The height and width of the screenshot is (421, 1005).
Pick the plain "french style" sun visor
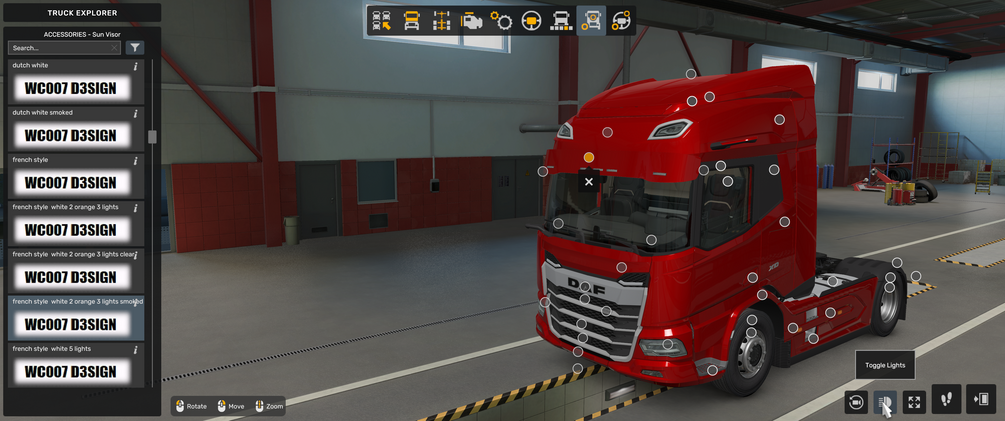pos(70,182)
